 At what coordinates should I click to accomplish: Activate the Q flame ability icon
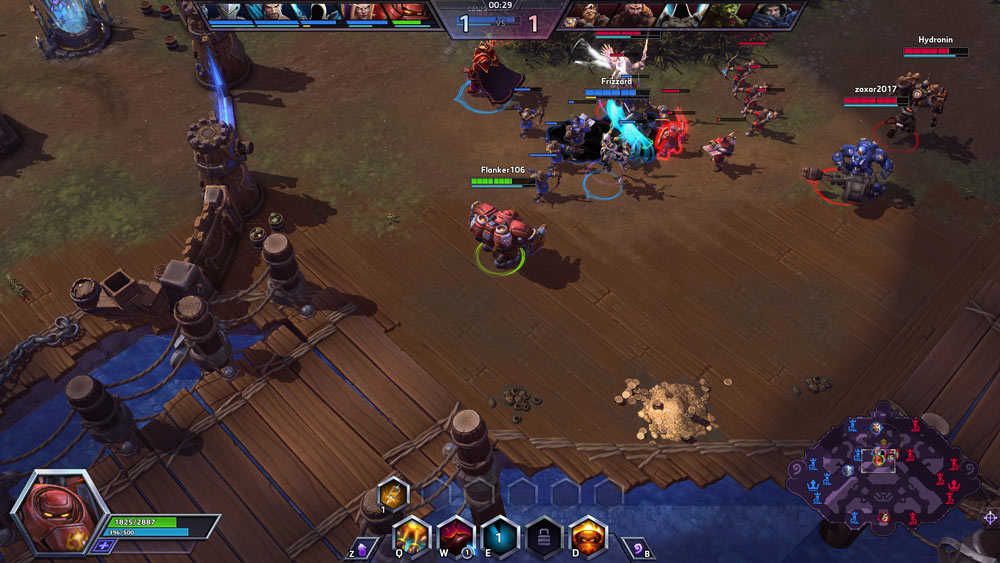tap(411, 535)
